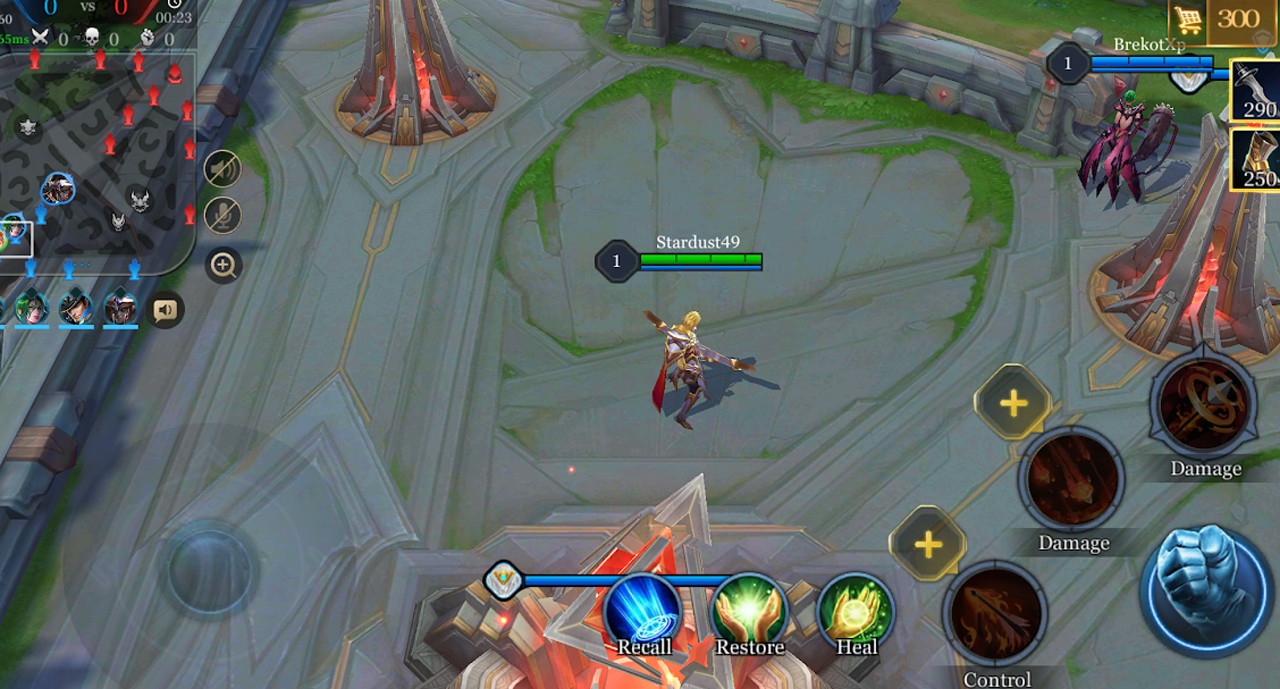Enlarge the minimap with the magnifier button
The height and width of the screenshot is (689, 1280).
click(x=223, y=265)
